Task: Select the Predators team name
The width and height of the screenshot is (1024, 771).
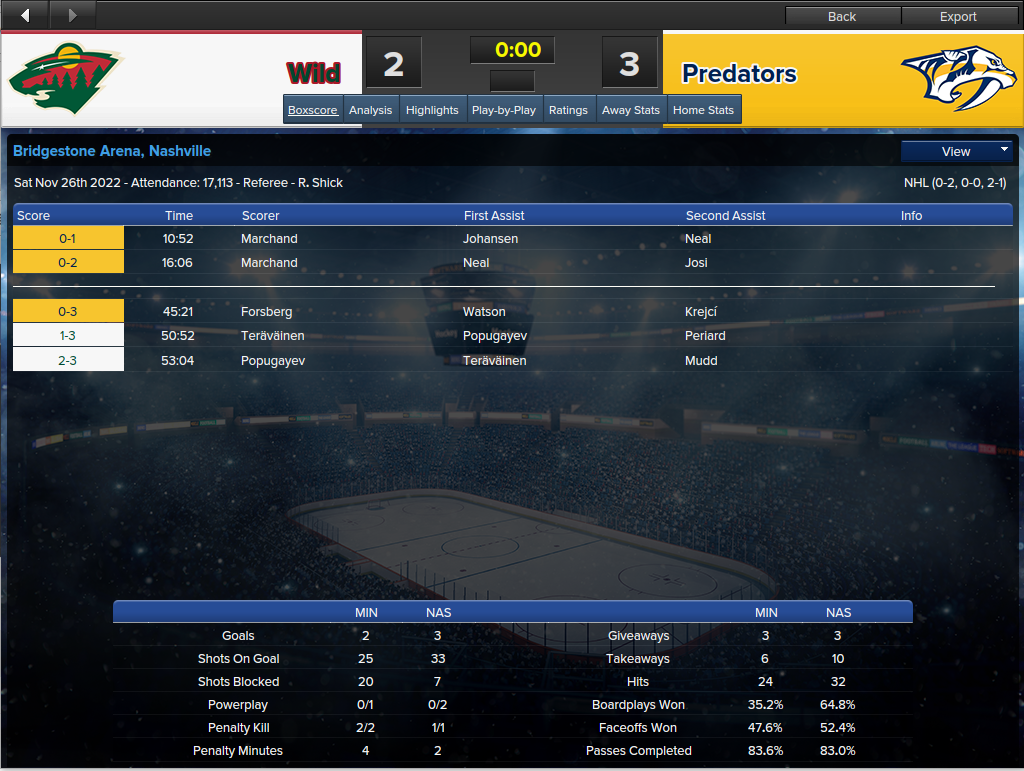Action: pyautogui.click(x=739, y=73)
